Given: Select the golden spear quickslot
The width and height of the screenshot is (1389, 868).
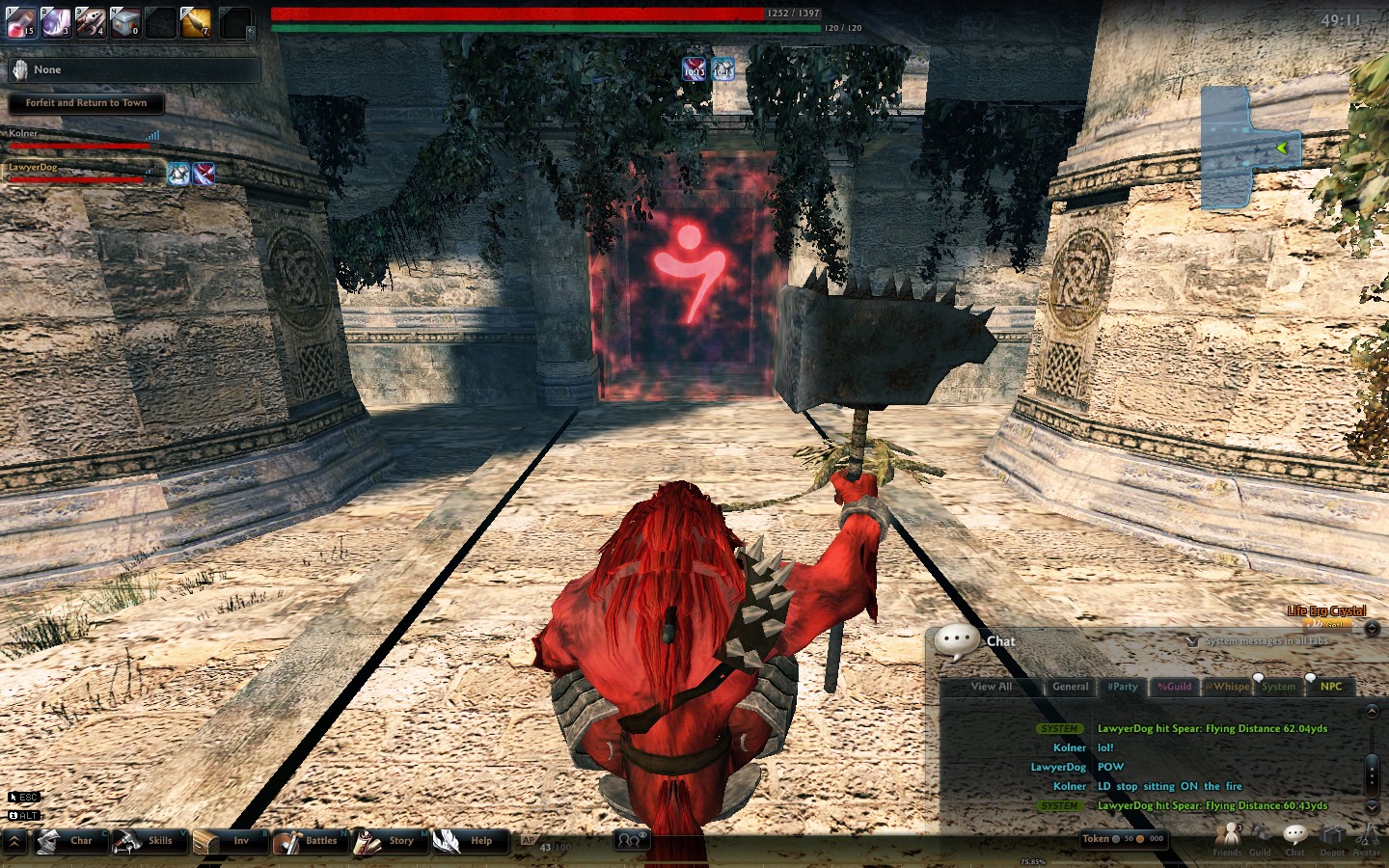Looking at the screenshot, I should [196, 21].
